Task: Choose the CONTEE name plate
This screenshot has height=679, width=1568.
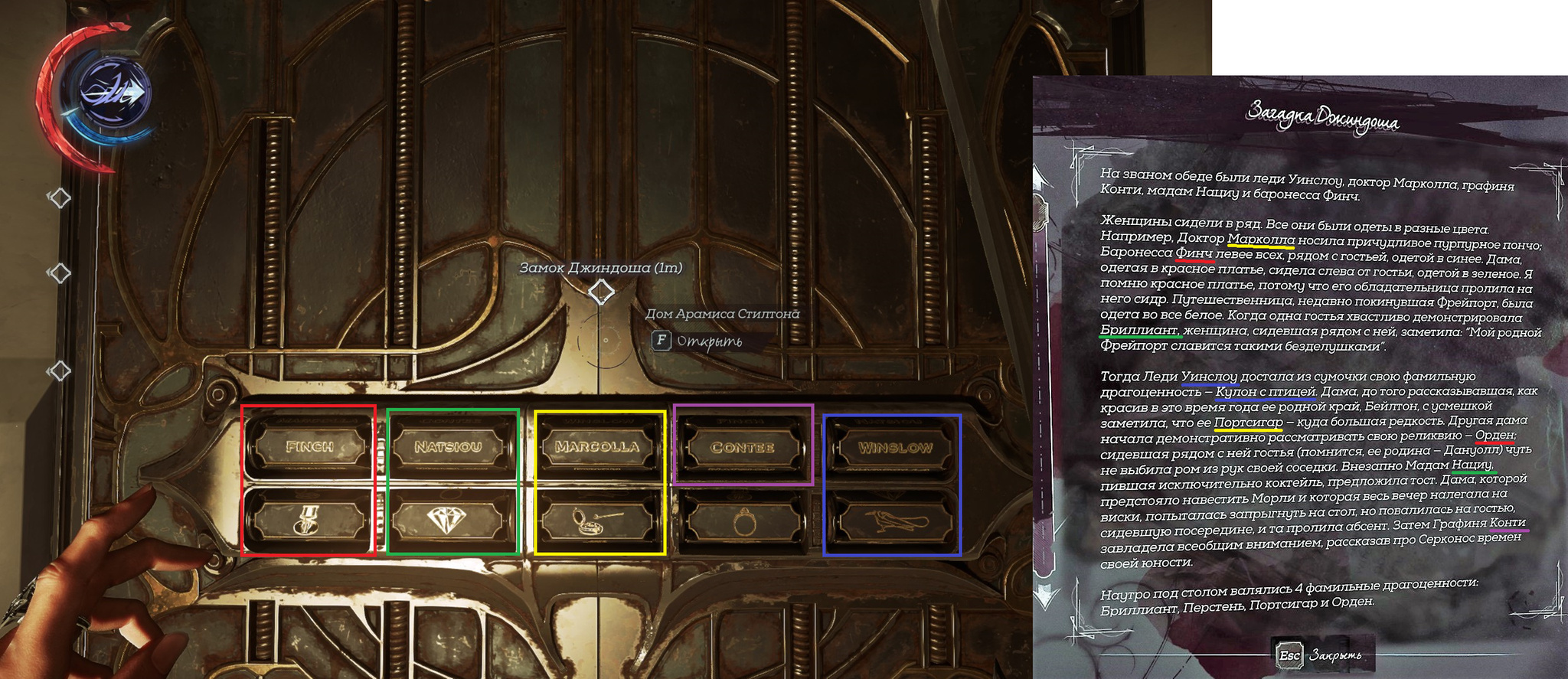Action: (x=743, y=447)
